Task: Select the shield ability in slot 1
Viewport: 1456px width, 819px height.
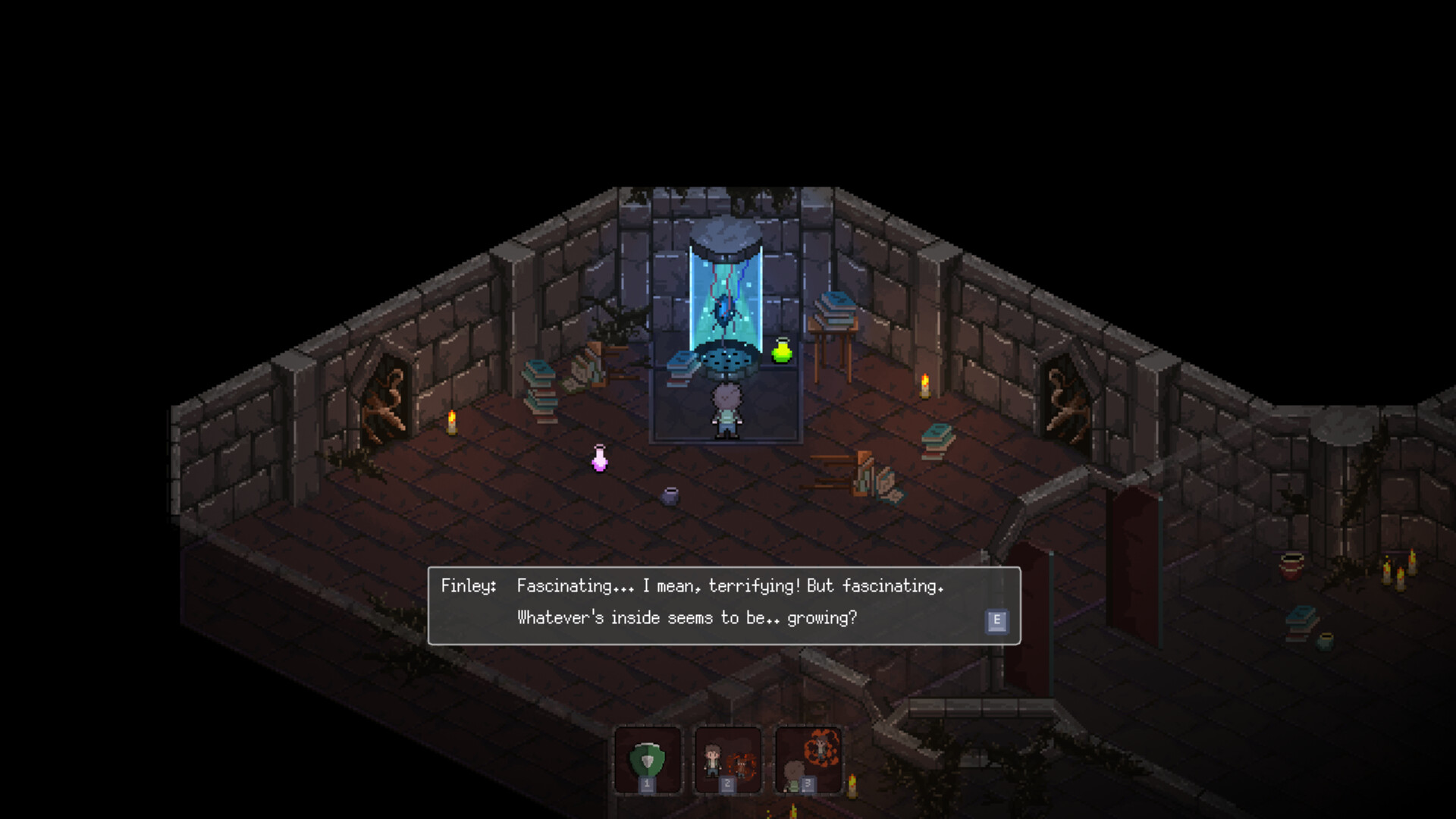Action: [648, 757]
